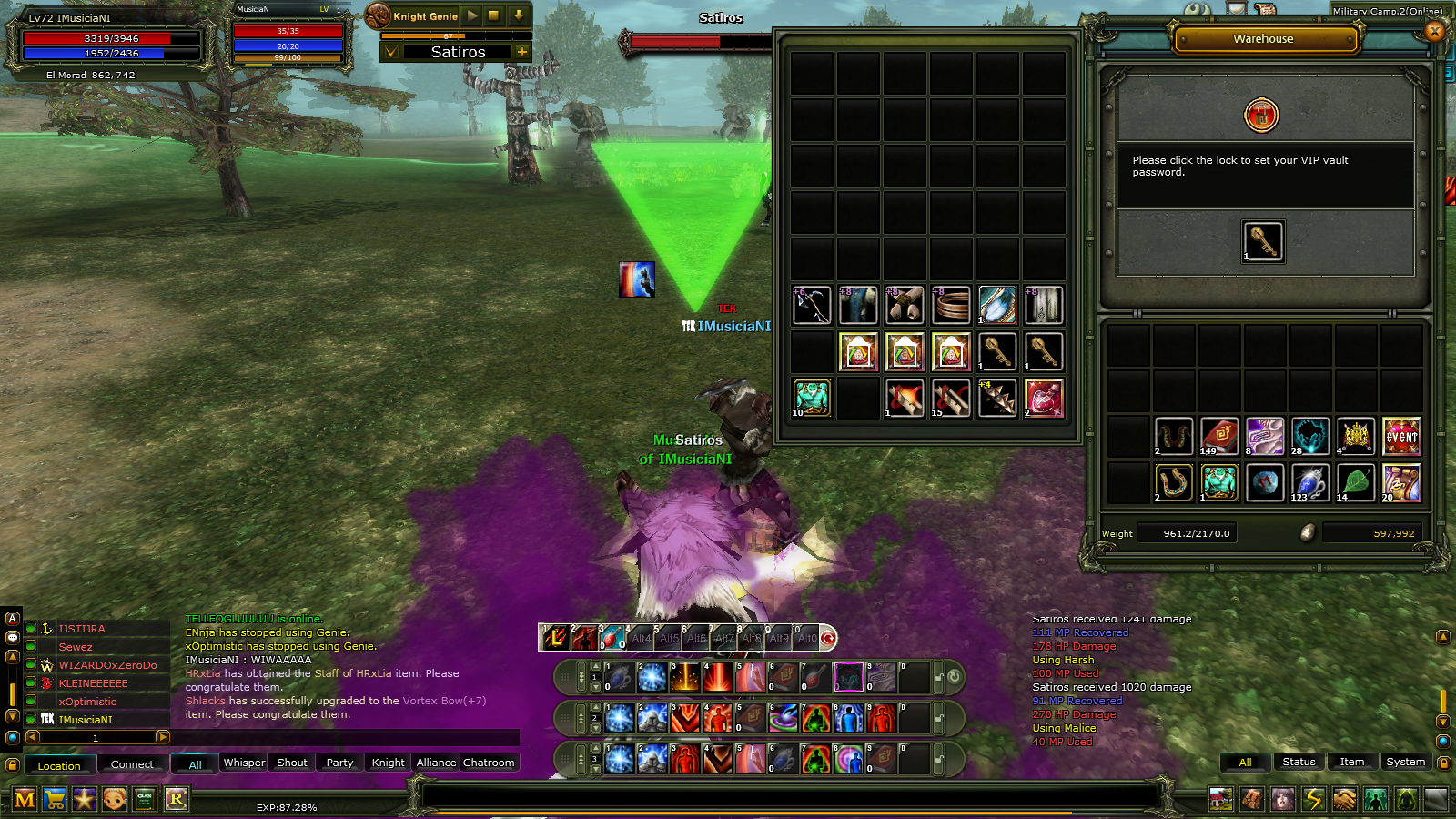Screen dimensions: 1456x819
Task: Select the pink heart potion in warehouse
Action: [x=1044, y=399]
